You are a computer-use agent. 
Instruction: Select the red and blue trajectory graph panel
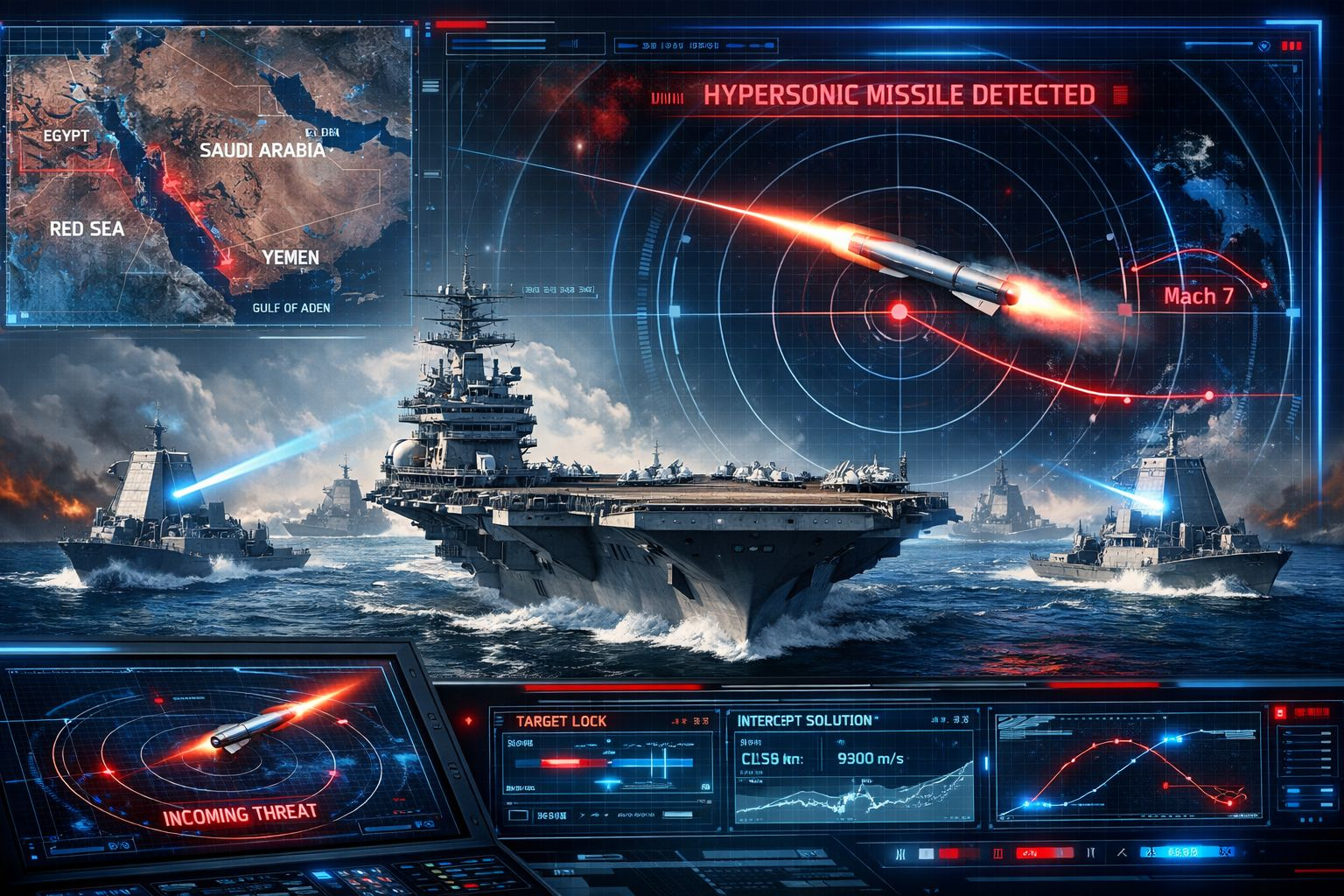[x=1129, y=767]
